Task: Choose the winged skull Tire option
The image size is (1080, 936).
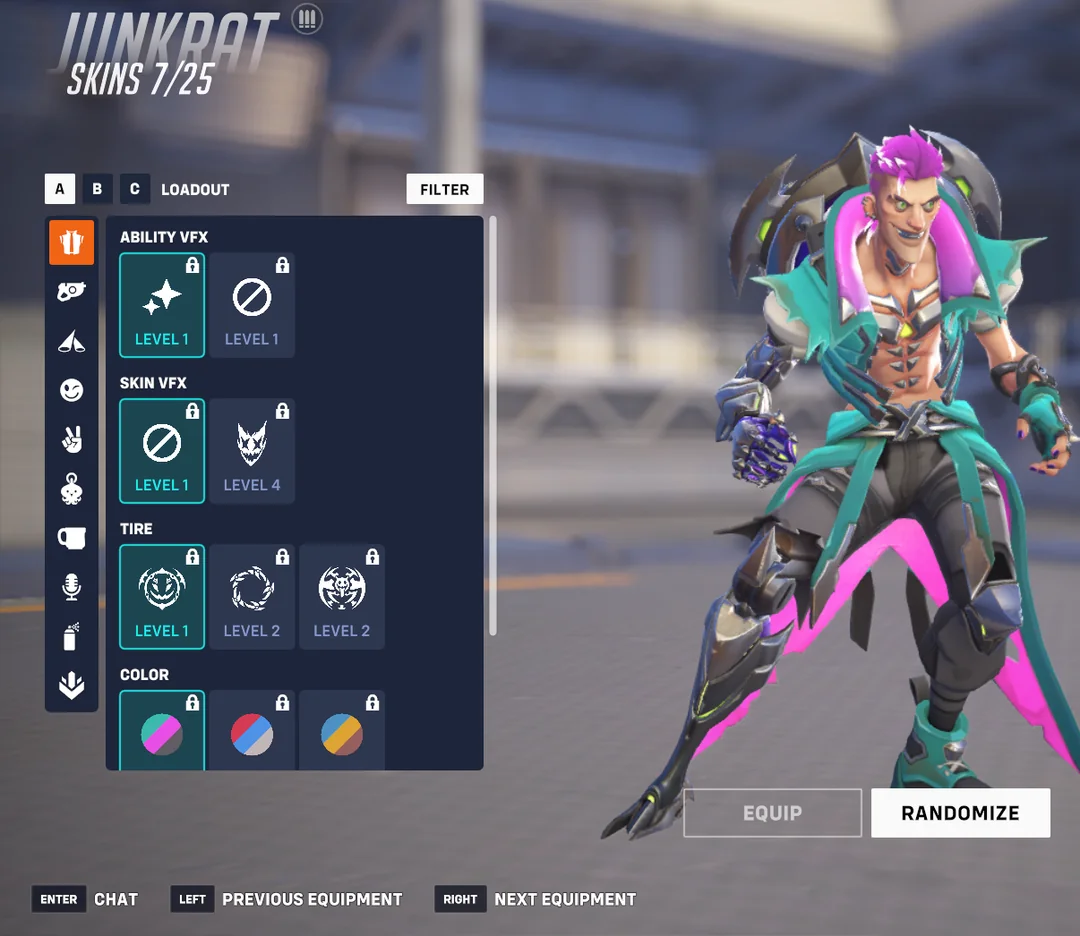Action: click(x=342, y=596)
